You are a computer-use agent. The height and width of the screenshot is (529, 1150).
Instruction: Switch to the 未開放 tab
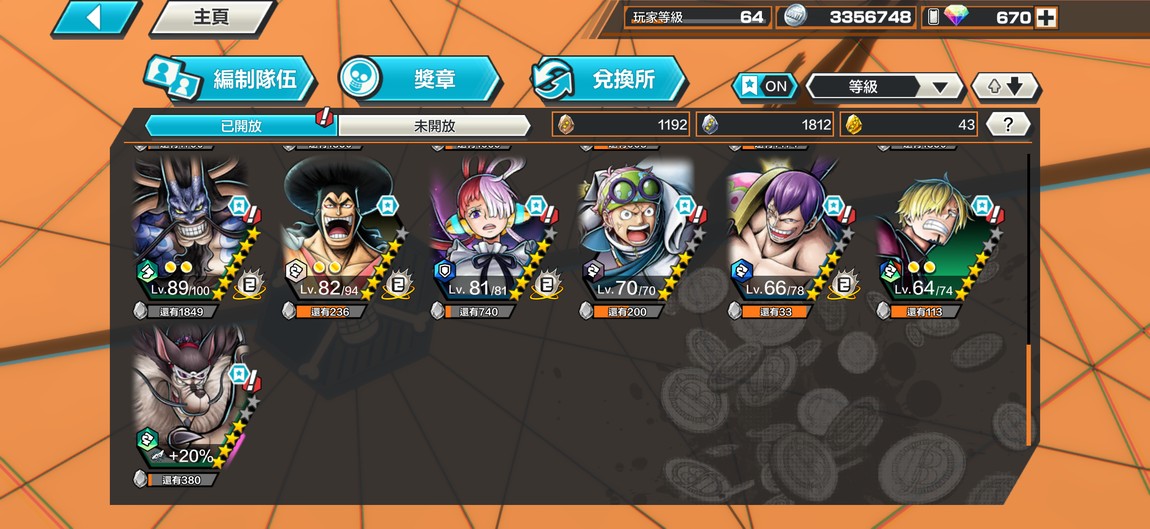pyautogui.click(x=434, y=125)
